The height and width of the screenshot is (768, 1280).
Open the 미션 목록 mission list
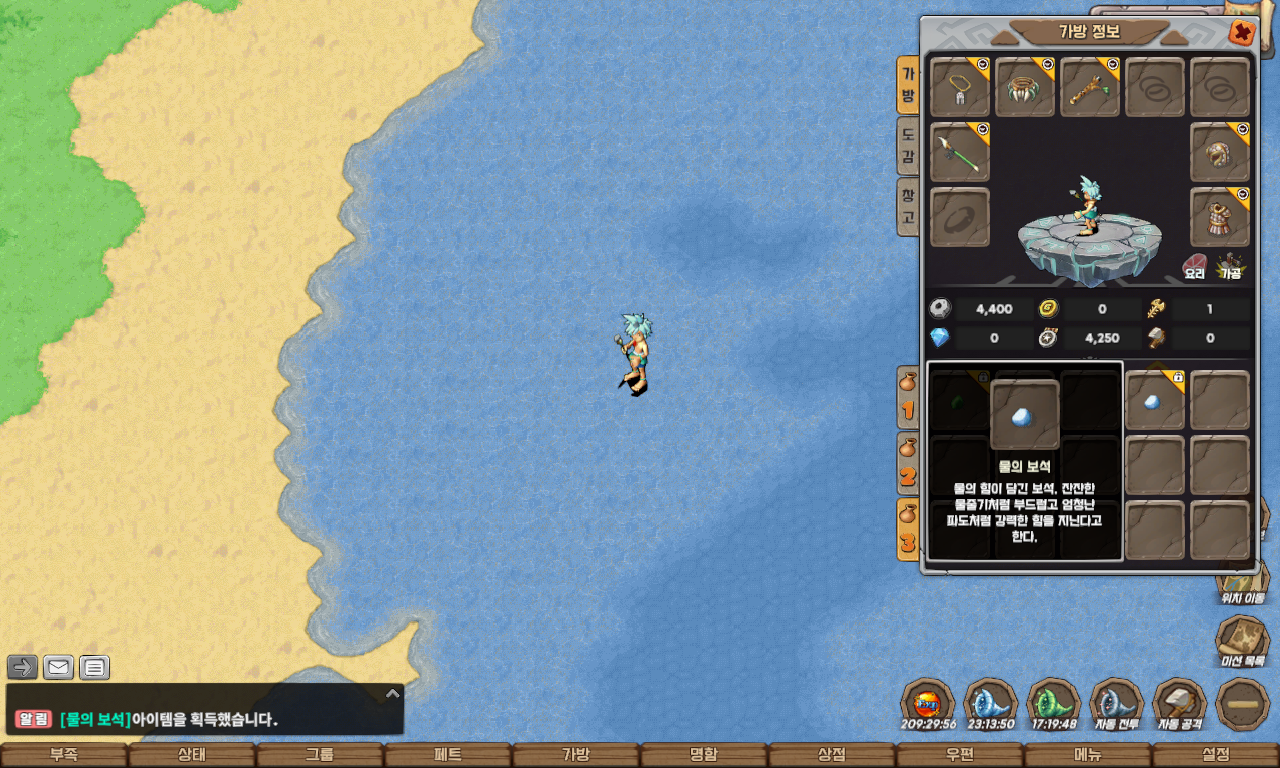pyautogui.click(x=1242, y=641)
